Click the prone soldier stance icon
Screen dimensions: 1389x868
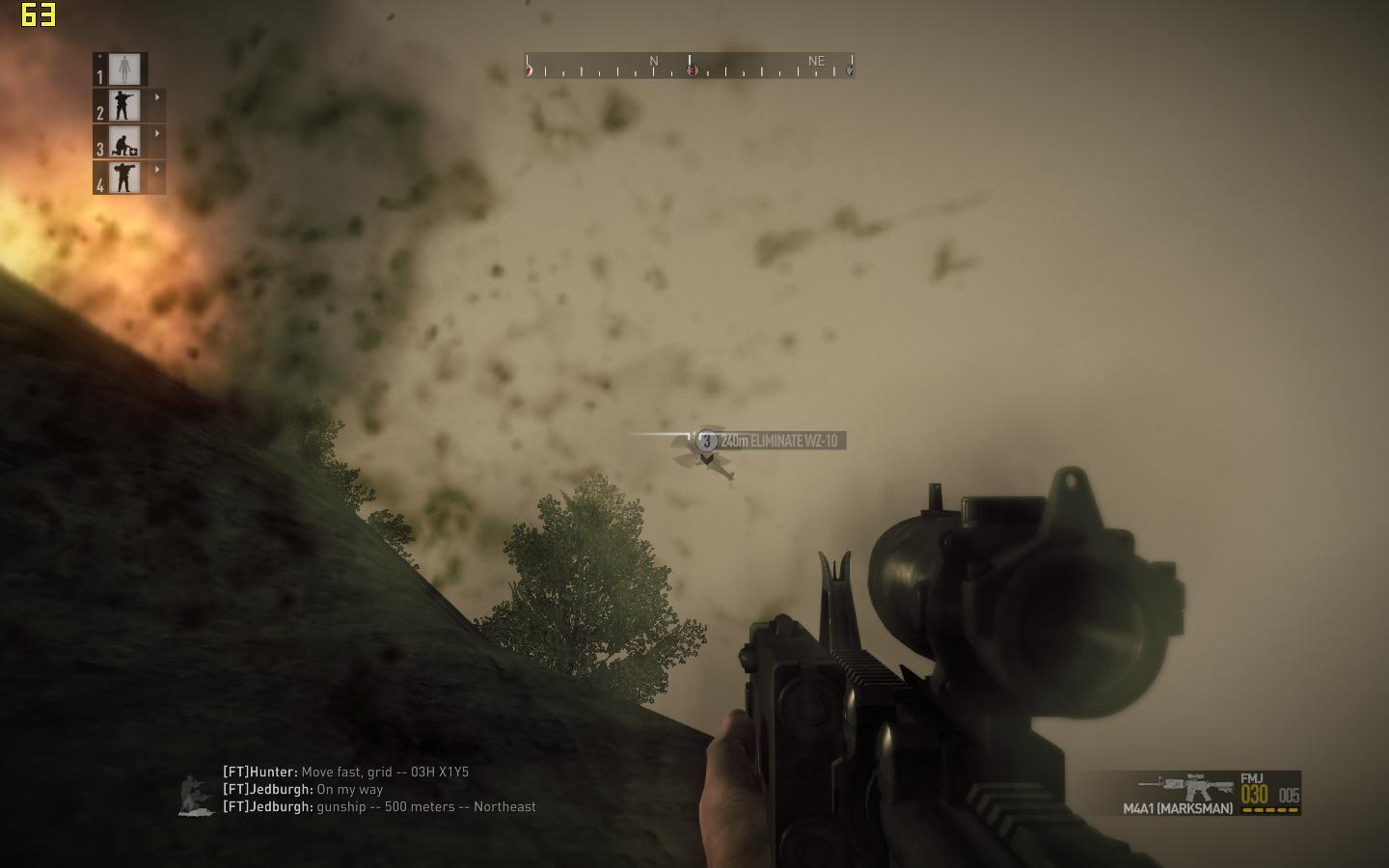pos(197,797)
